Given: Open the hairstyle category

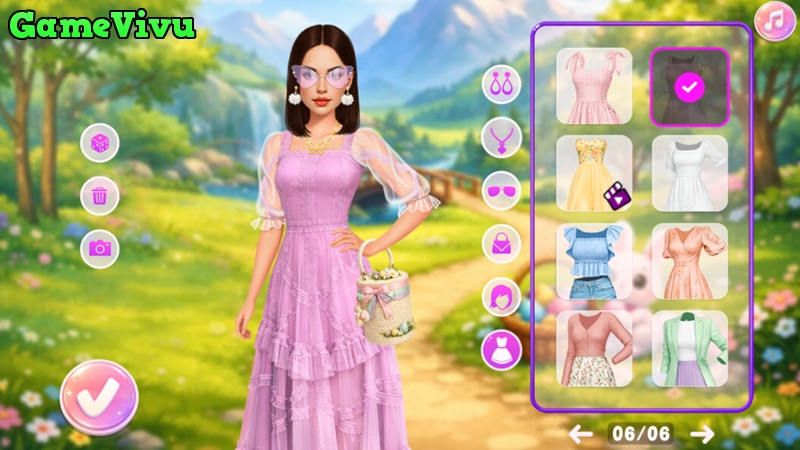Looking at the screenshot, I should coord(502,296).
